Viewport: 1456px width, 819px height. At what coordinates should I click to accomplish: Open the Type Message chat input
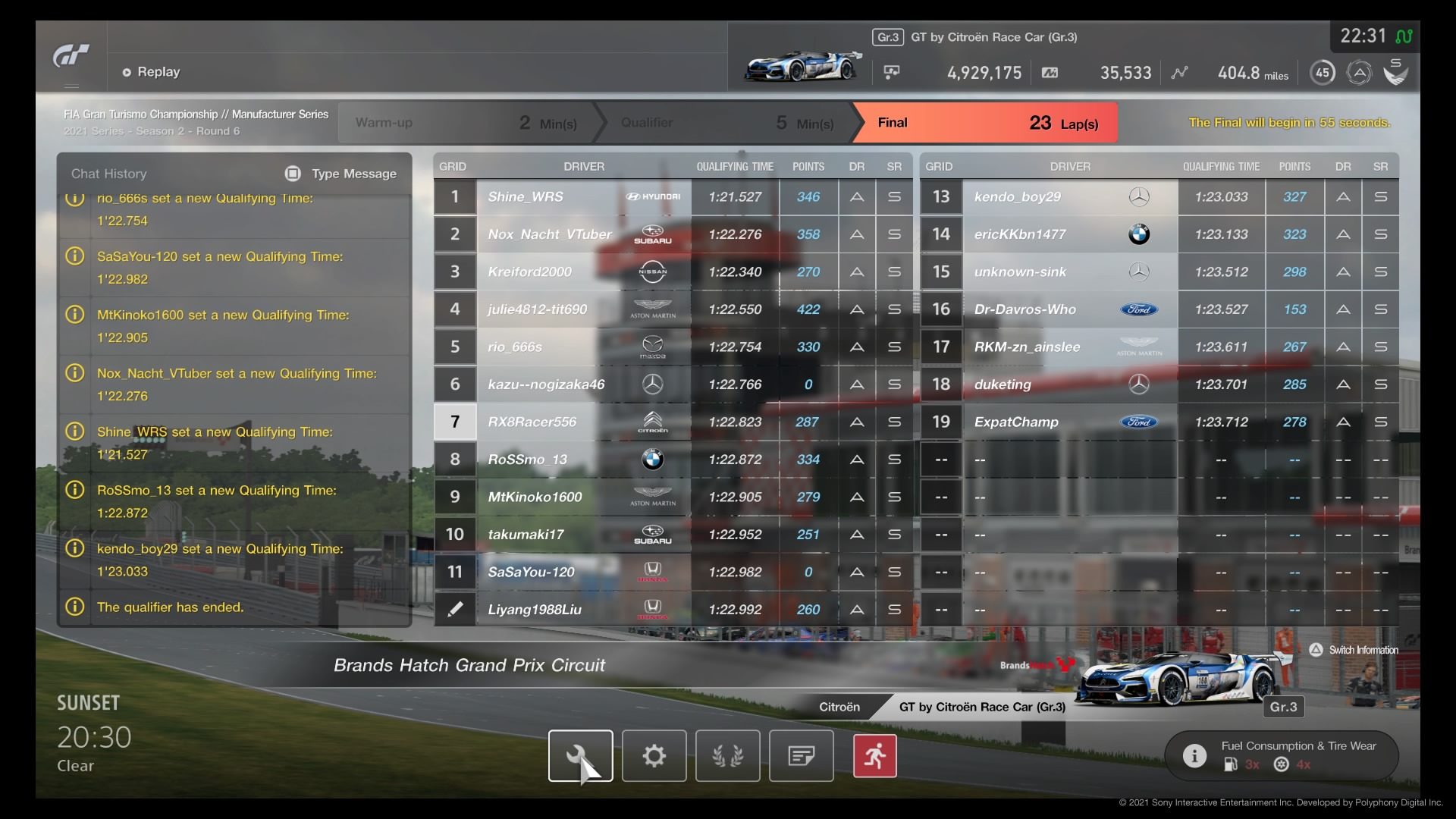[341, 174]
